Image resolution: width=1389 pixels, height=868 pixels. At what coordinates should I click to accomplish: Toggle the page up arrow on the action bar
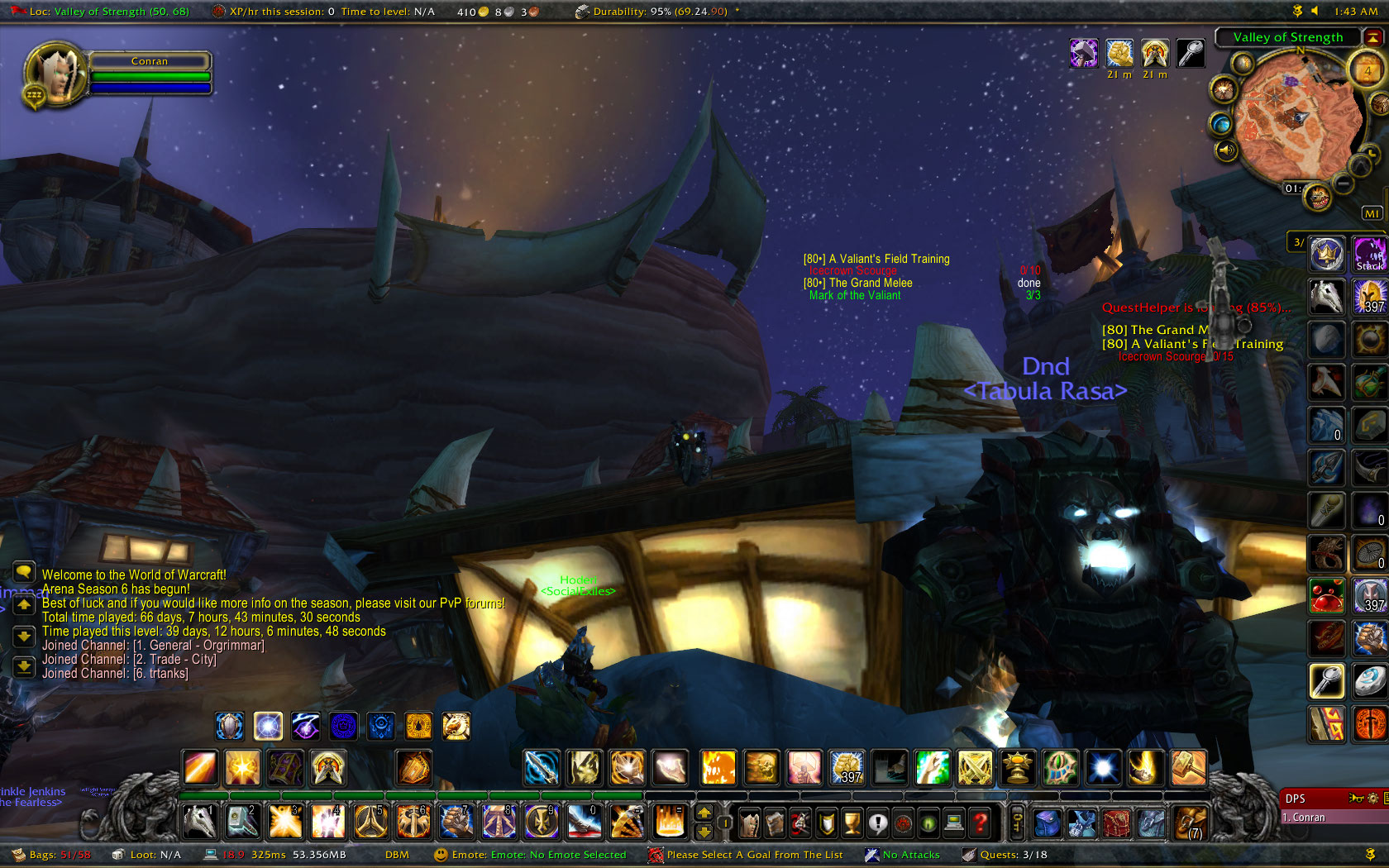pos(704,814)
